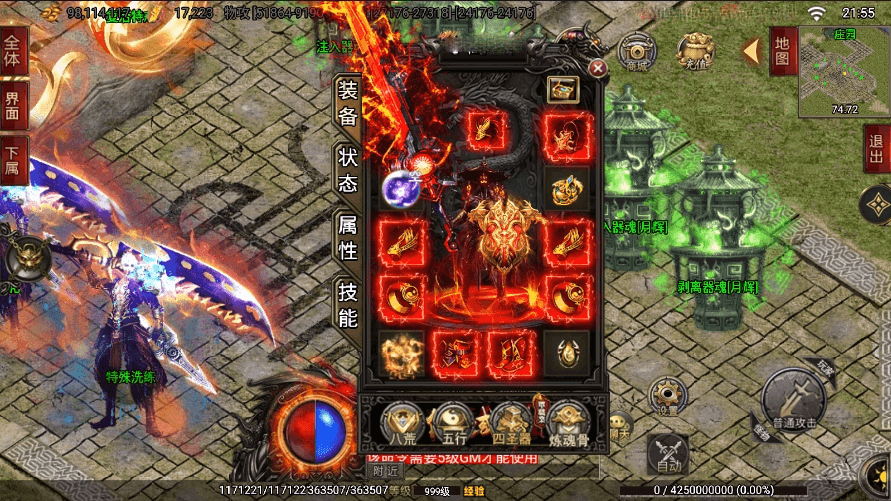Toggle 自动 auto-combat

[x=668, y=454]
